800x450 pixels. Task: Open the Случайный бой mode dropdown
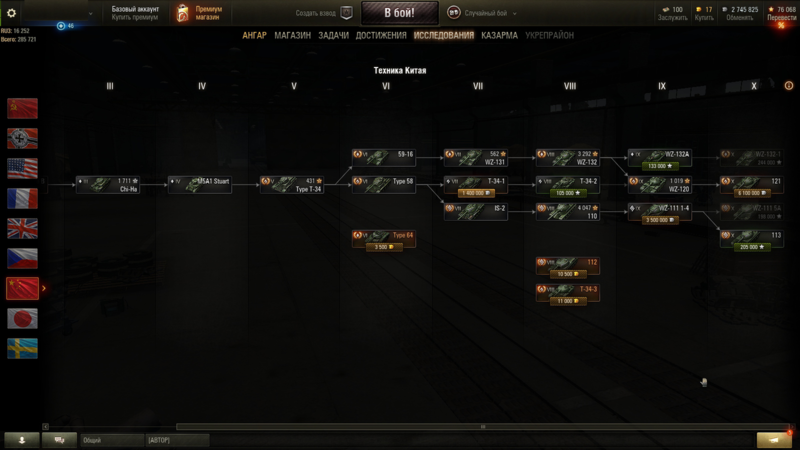pos(487,13)
